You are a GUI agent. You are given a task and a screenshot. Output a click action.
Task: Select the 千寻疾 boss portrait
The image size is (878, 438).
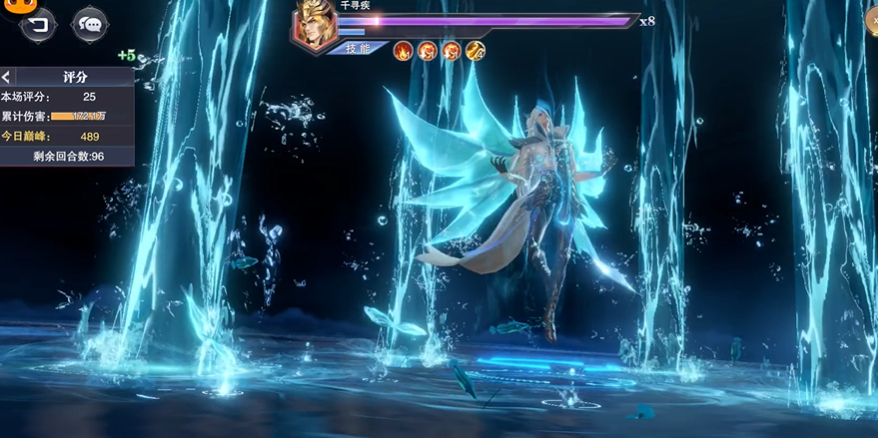(x=314, y=25)
